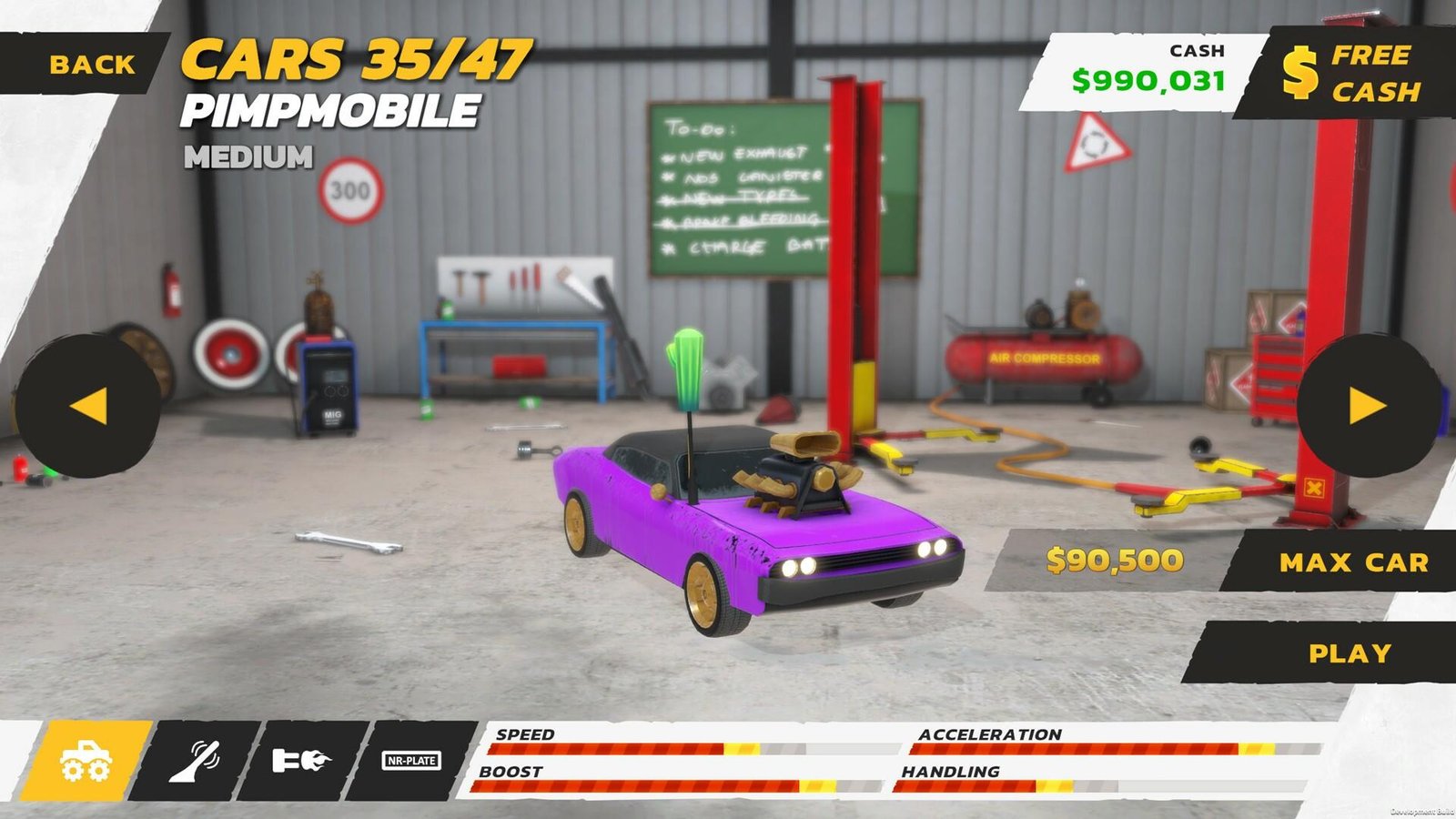This screenshot has height=819, width=1456.
Task: Click the Back button
Action: [x=91, y=64]
